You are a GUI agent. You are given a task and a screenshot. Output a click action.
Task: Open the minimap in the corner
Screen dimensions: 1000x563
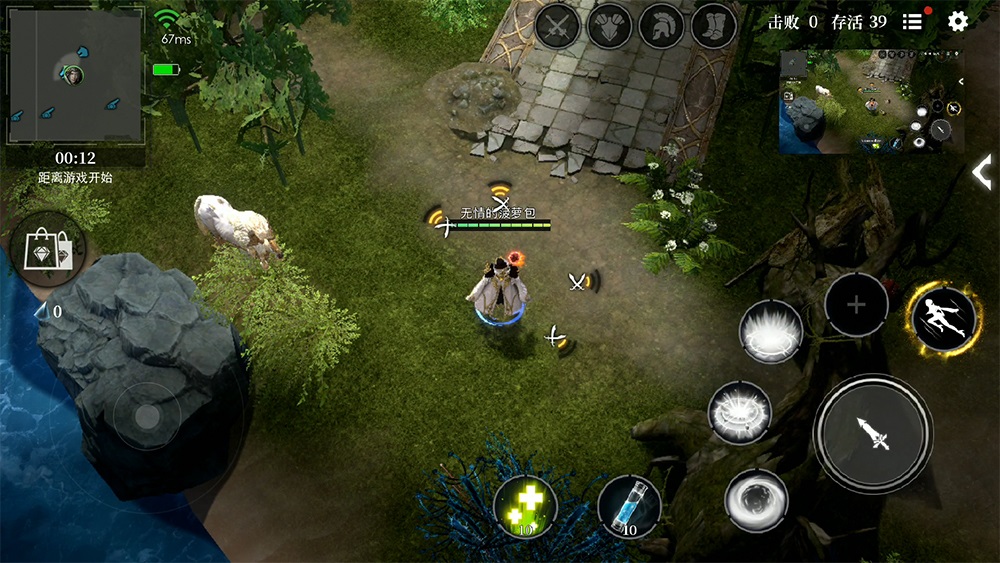click(x=75, y=73)
